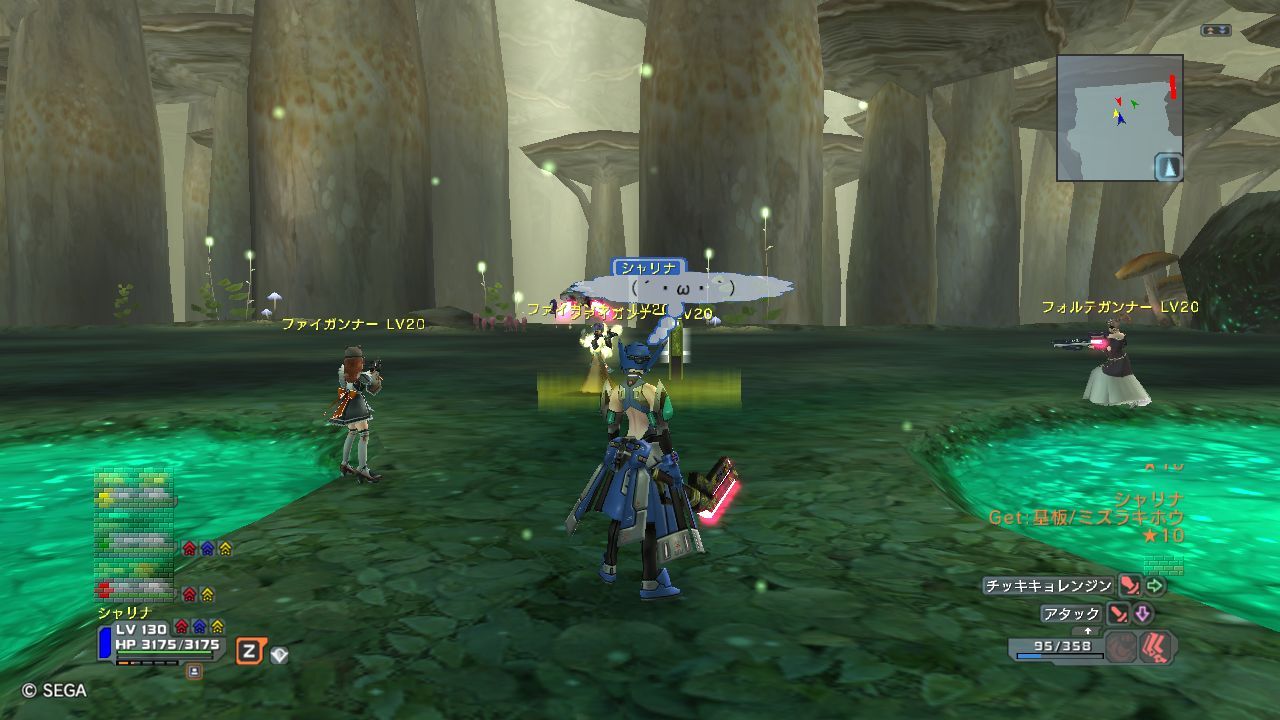Click the blue class badge left of LV 130
Image resolution: width=1280 pixels, height=720 pixels.
(104, 643)
